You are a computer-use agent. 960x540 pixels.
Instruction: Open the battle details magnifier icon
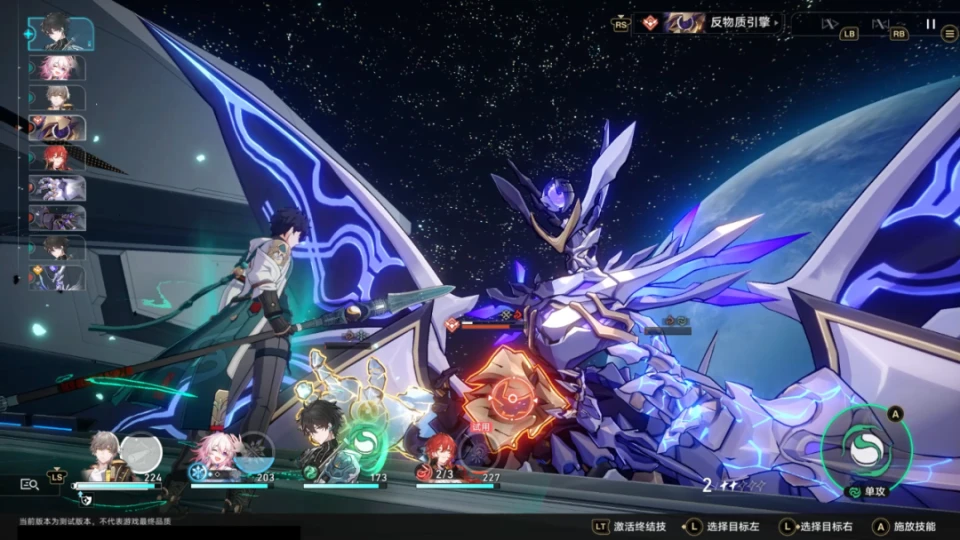(x=29, y=484)
